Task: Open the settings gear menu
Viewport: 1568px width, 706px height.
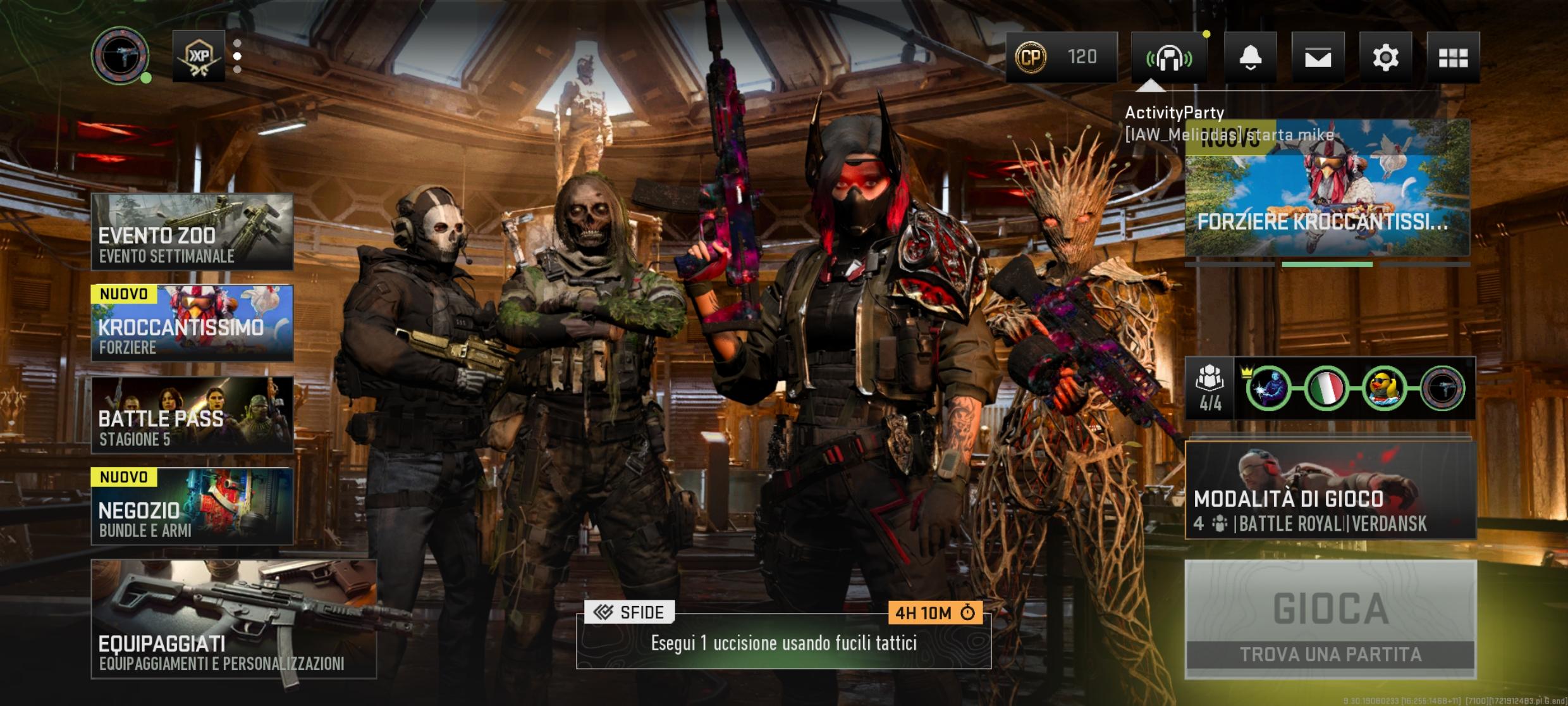Action: [x=1386, y=58]
